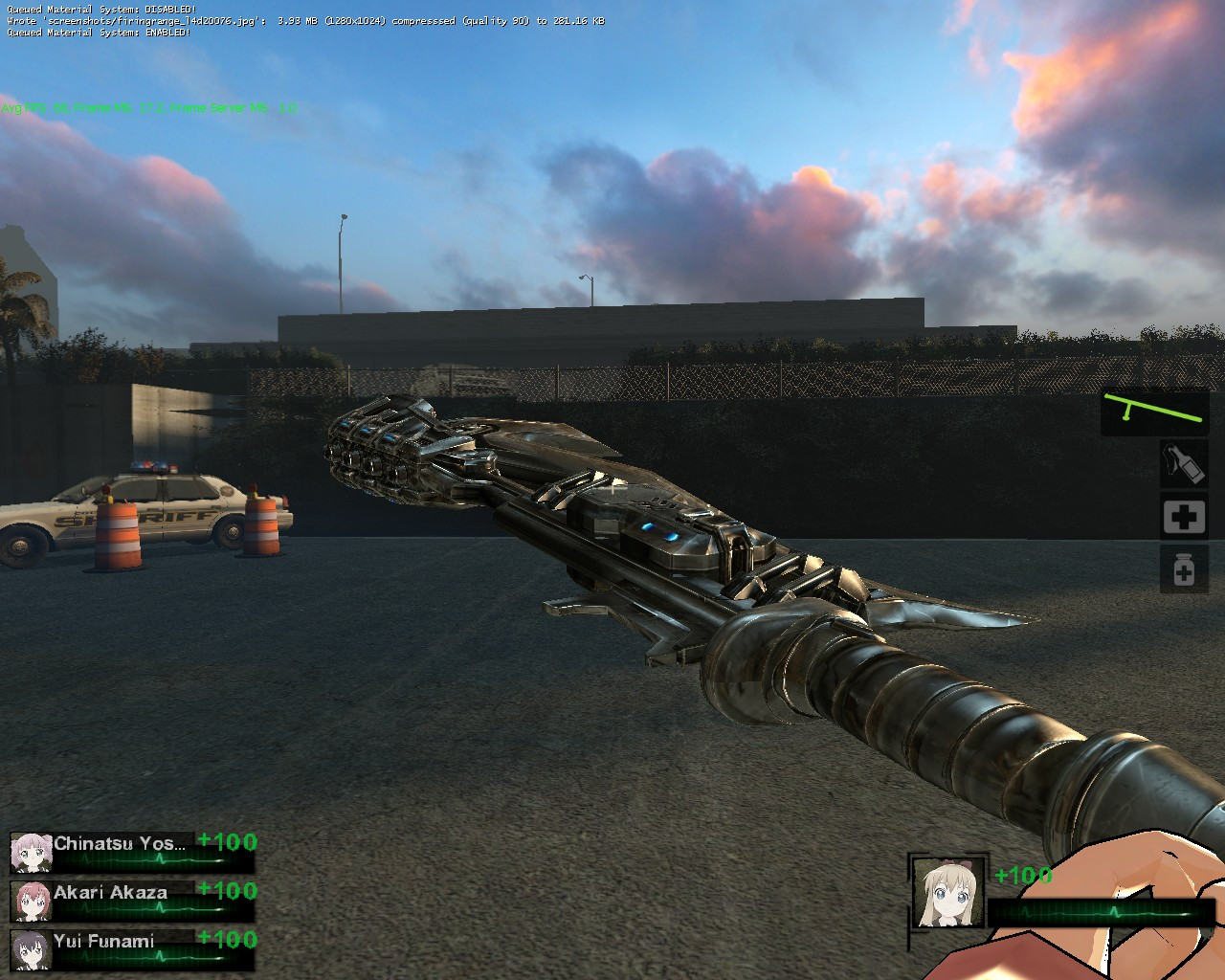
Task: Click the +100 label beside your portrait
Action: [x=1022, y=873]
